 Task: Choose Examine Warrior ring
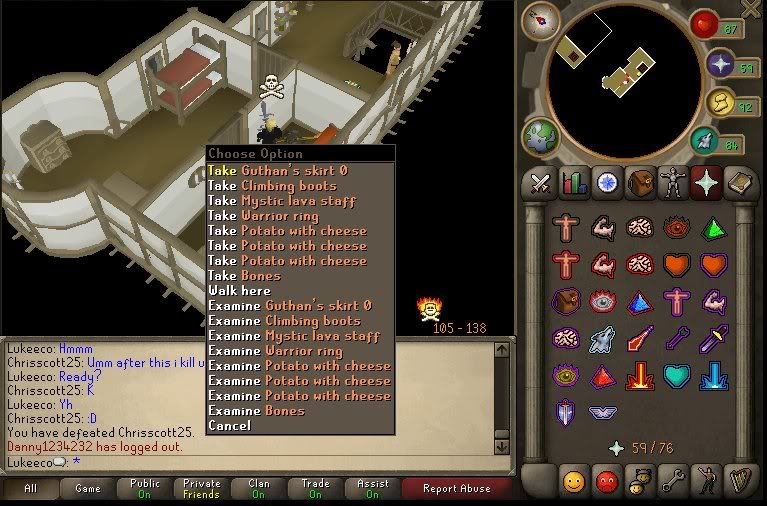(275, 351)
